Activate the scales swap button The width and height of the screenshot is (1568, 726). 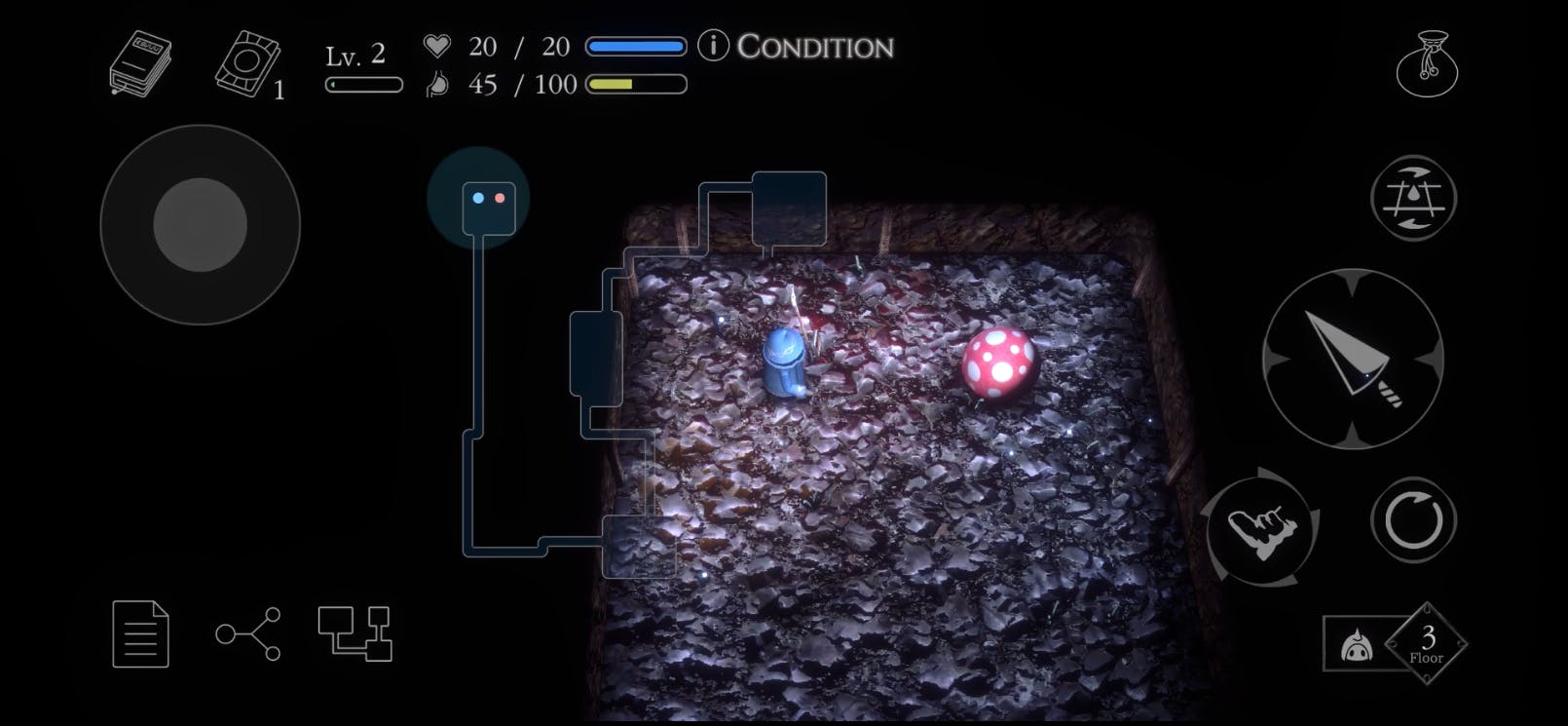[1412, 198]
